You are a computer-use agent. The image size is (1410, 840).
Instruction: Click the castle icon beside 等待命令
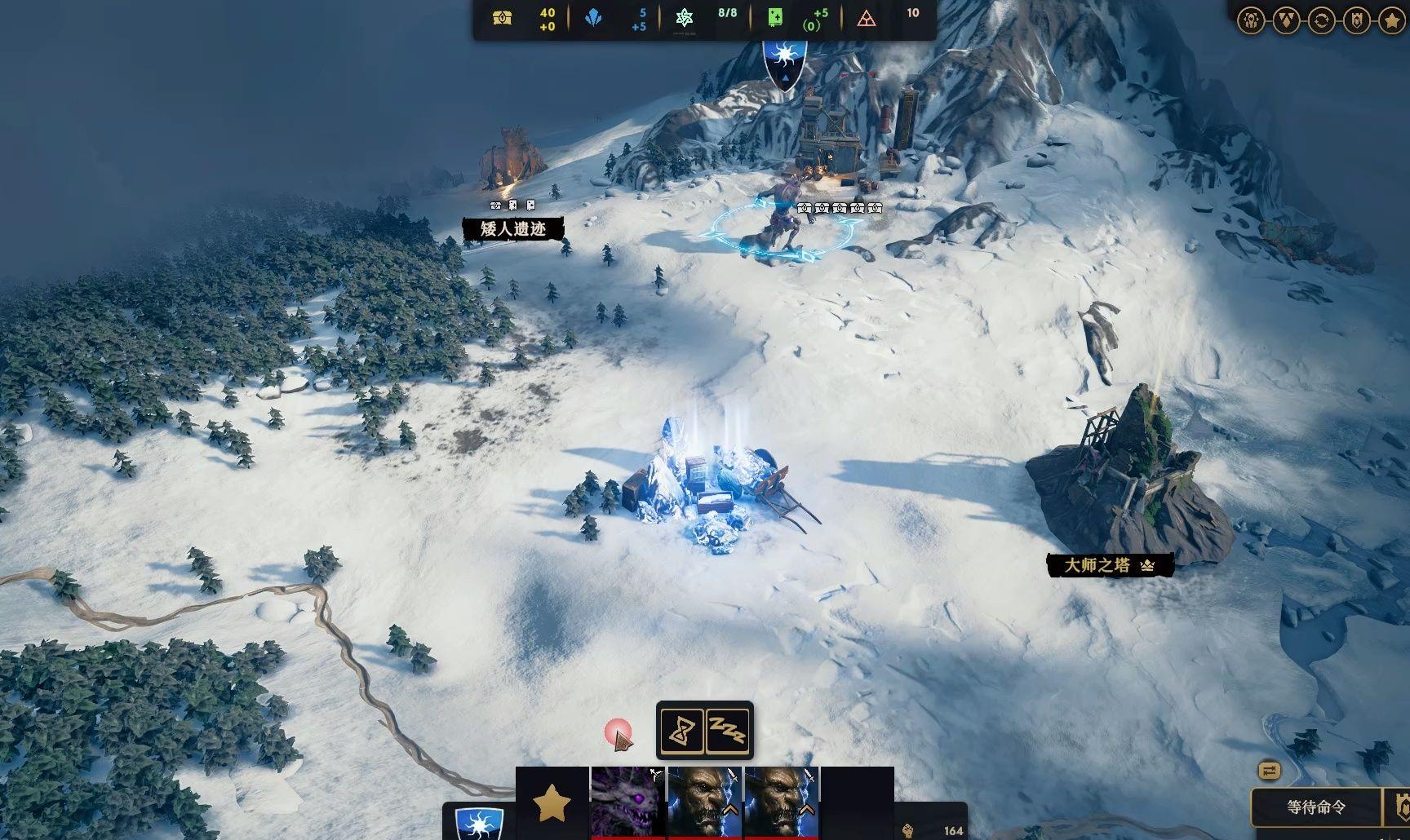pyautogui.click(x=1401, y=807)
